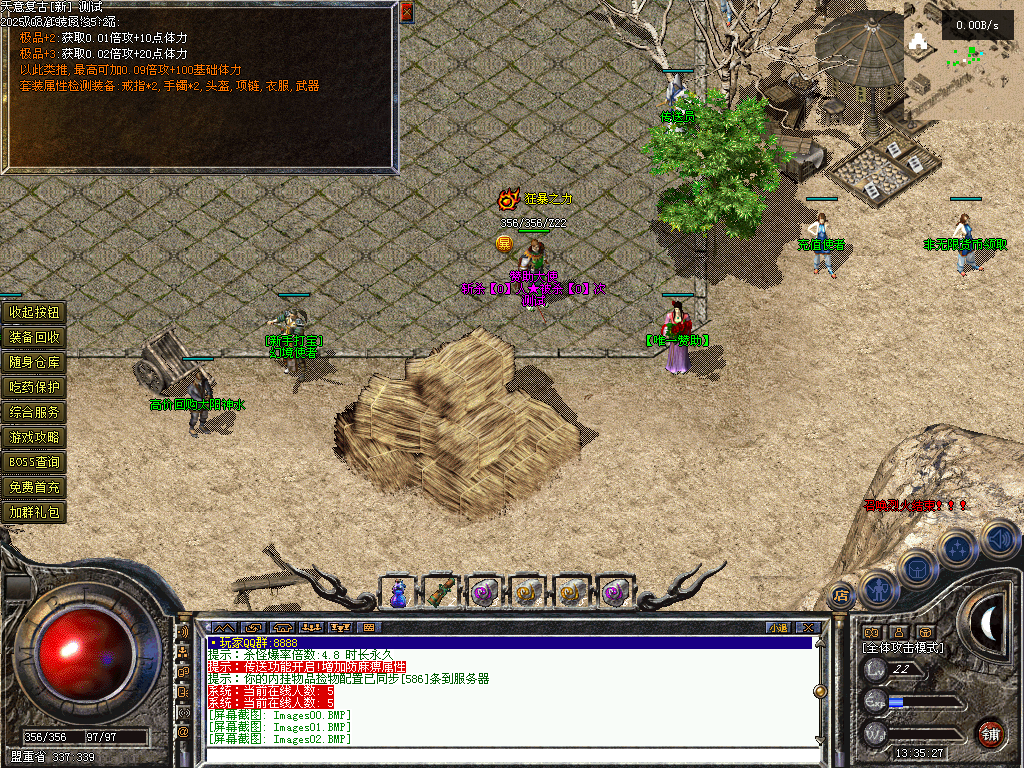1024x768 pixels.
Task: Open the 综合服务 services menu
Action: [35, 412]
